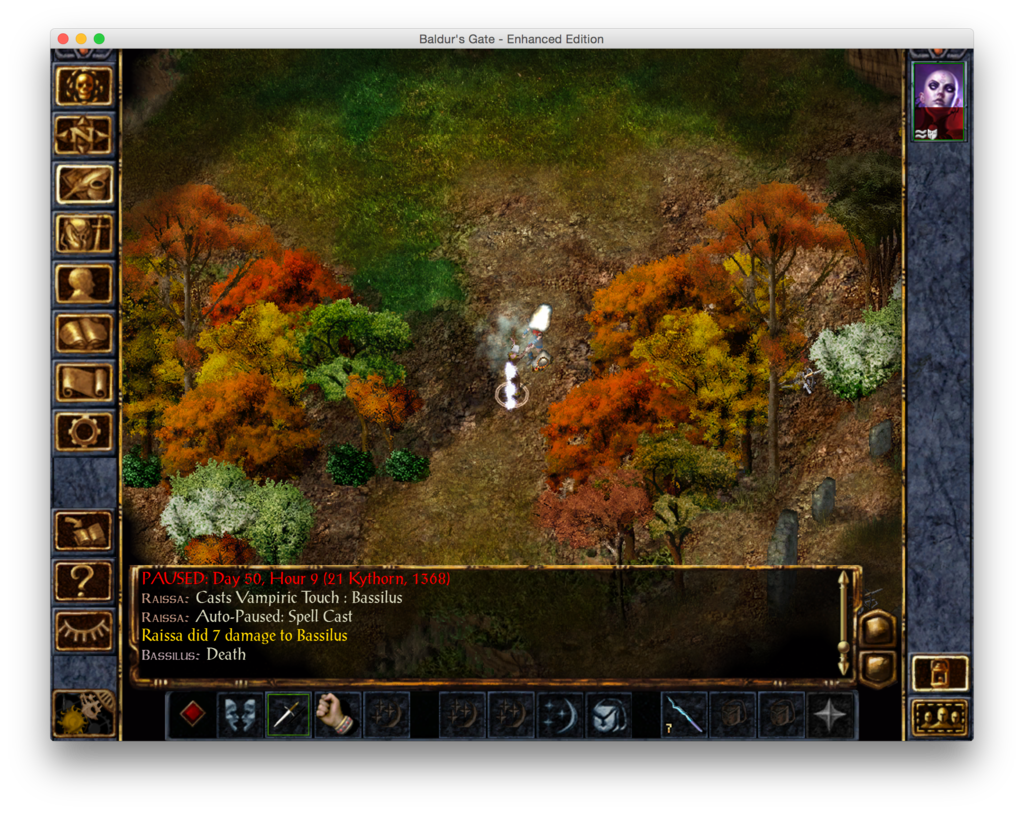Open the inventory screen button
1024x813 pixels.
[x=84, y=234]
